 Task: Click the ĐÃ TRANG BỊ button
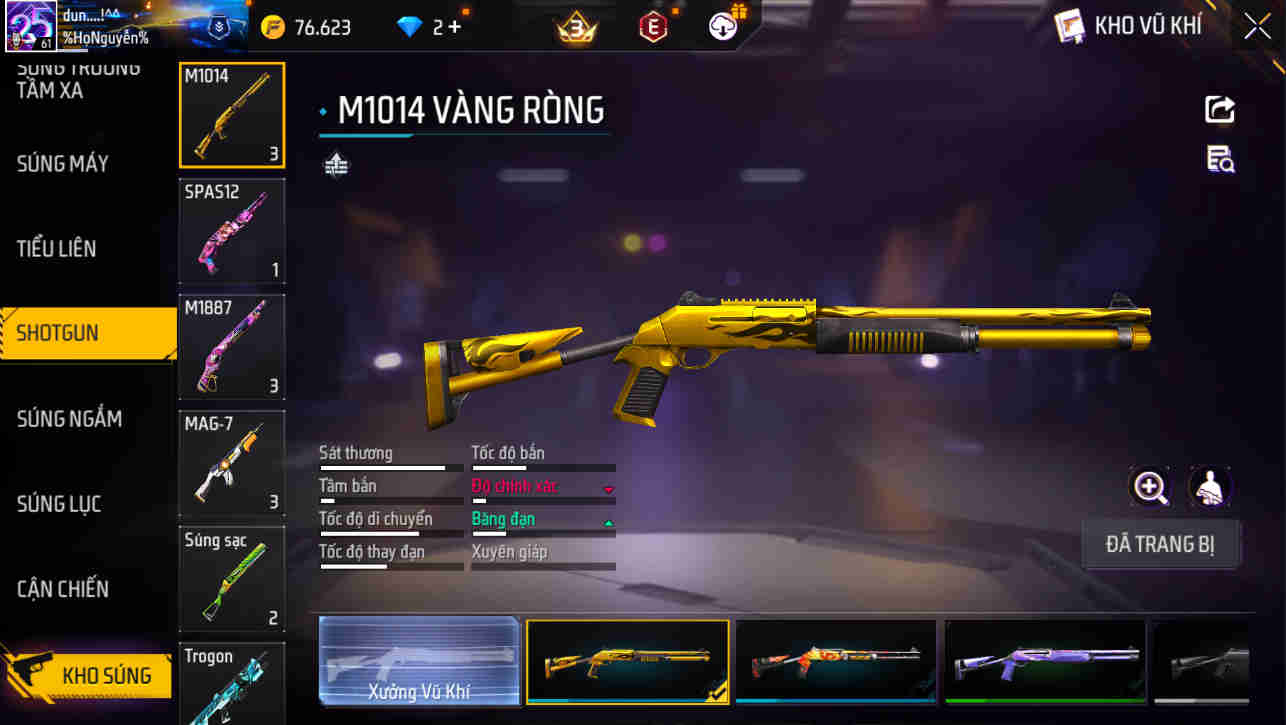(1161, 543)
